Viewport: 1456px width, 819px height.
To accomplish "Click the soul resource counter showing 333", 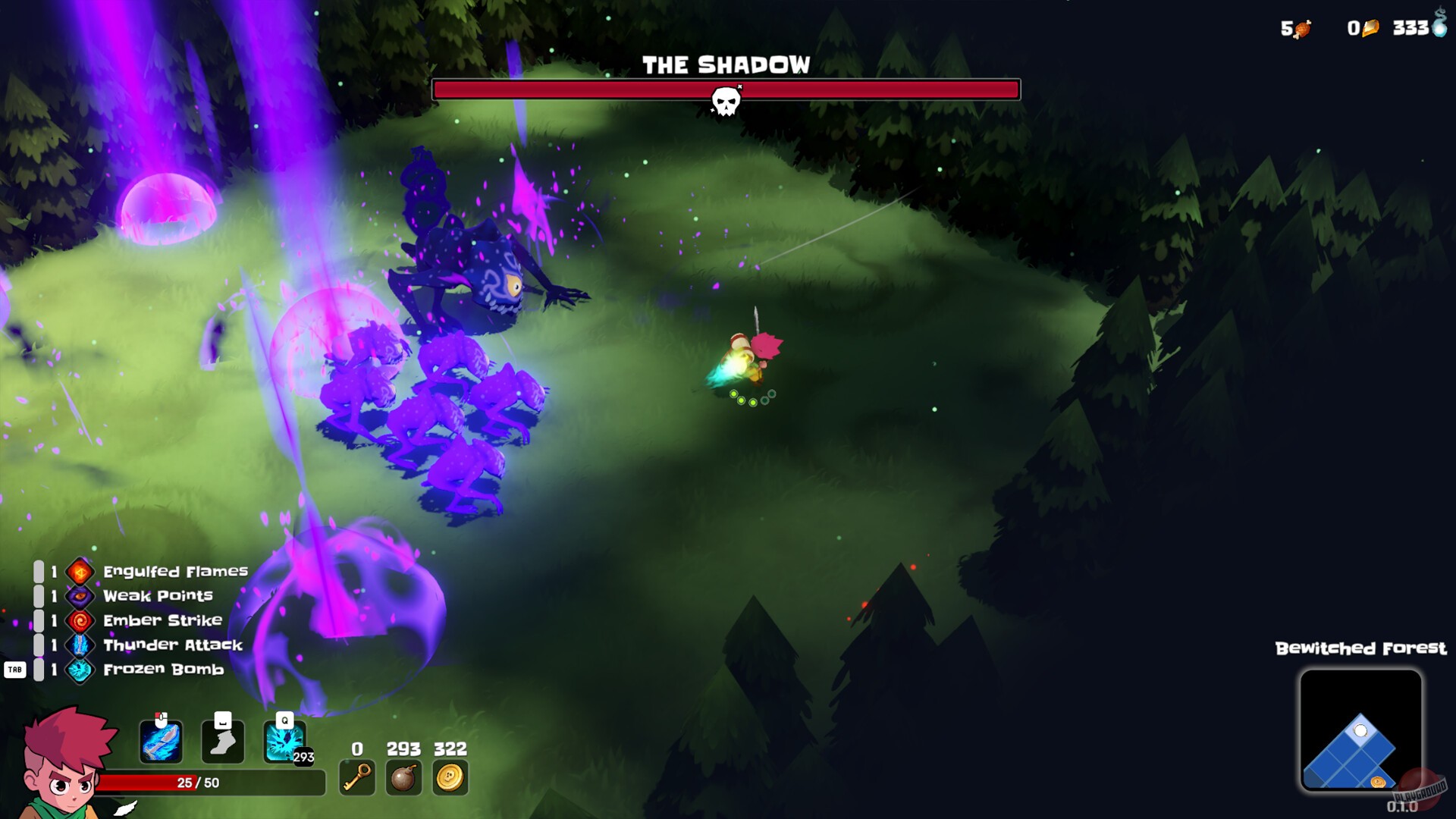I will [1415, 27].
